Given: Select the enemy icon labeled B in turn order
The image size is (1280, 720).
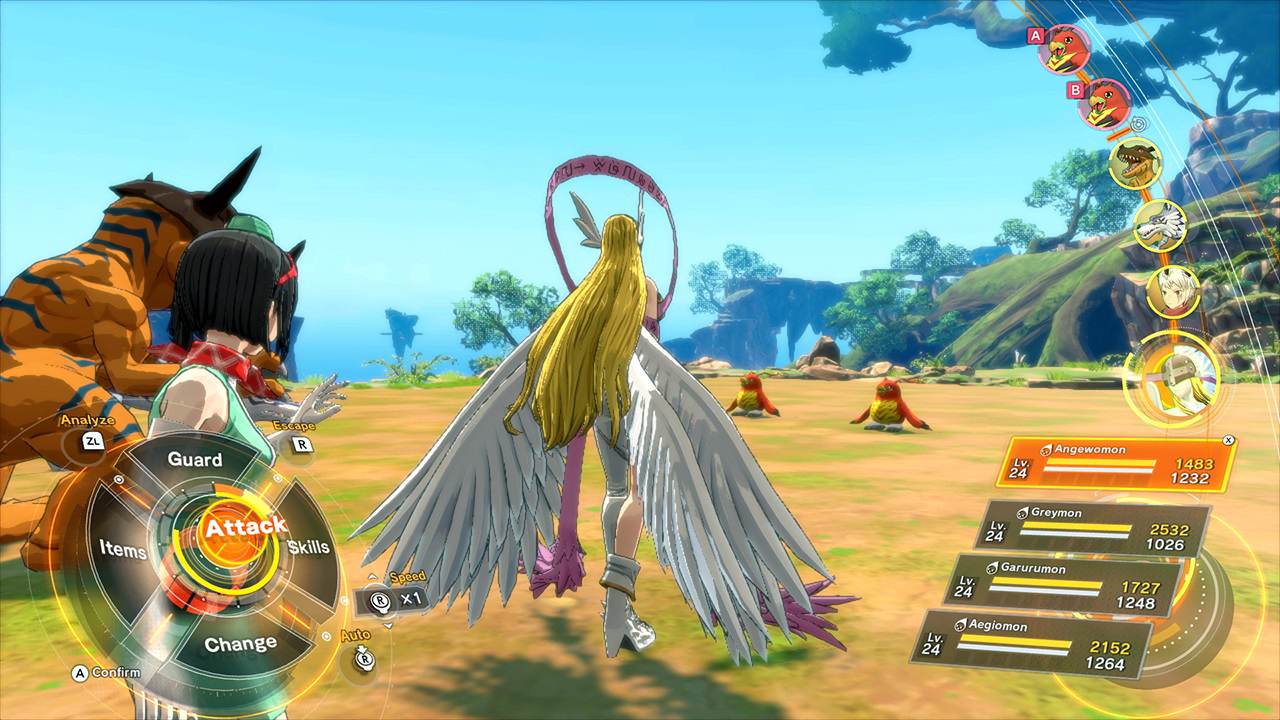Looking at the screenshot, I should click(1106, 104).
